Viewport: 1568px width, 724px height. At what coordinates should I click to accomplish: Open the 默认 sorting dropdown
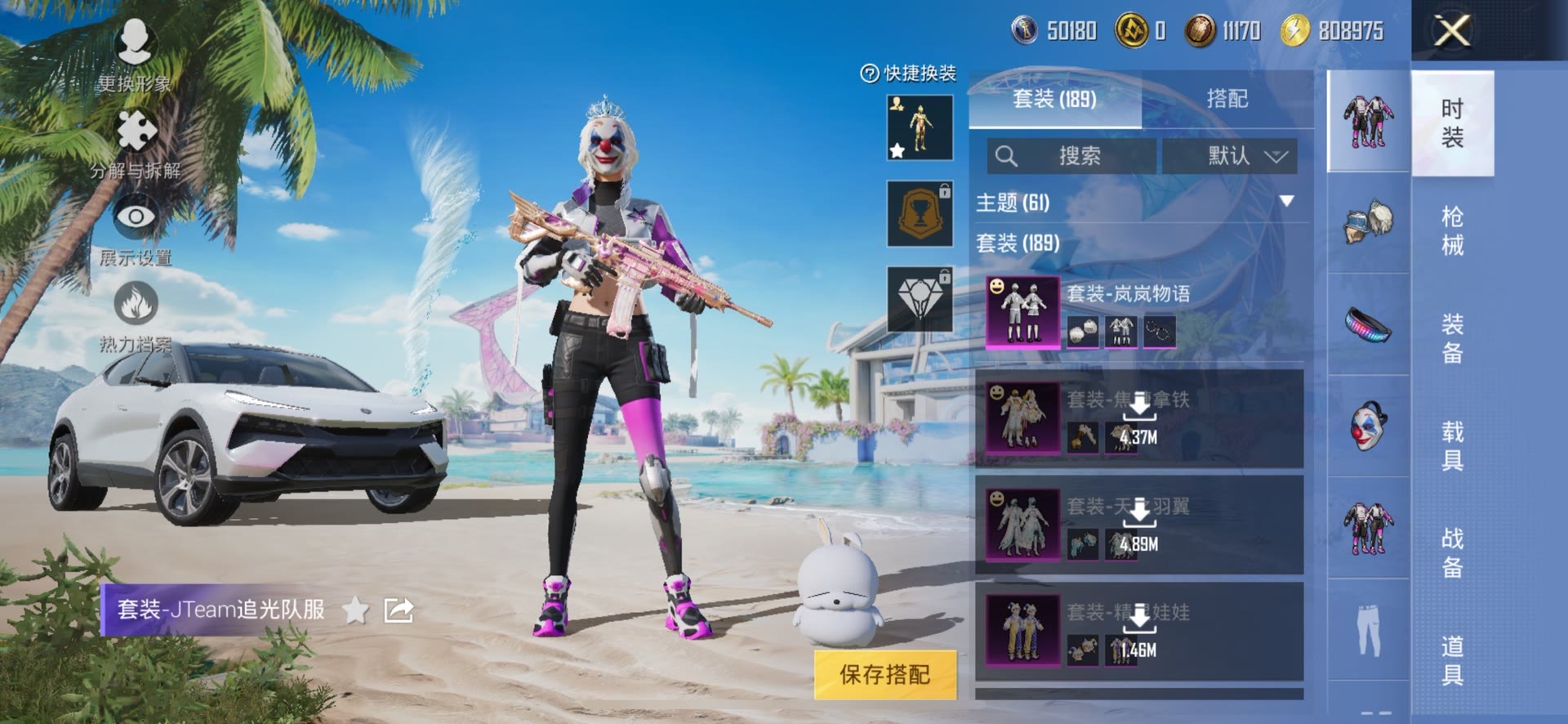[1230, 156]
